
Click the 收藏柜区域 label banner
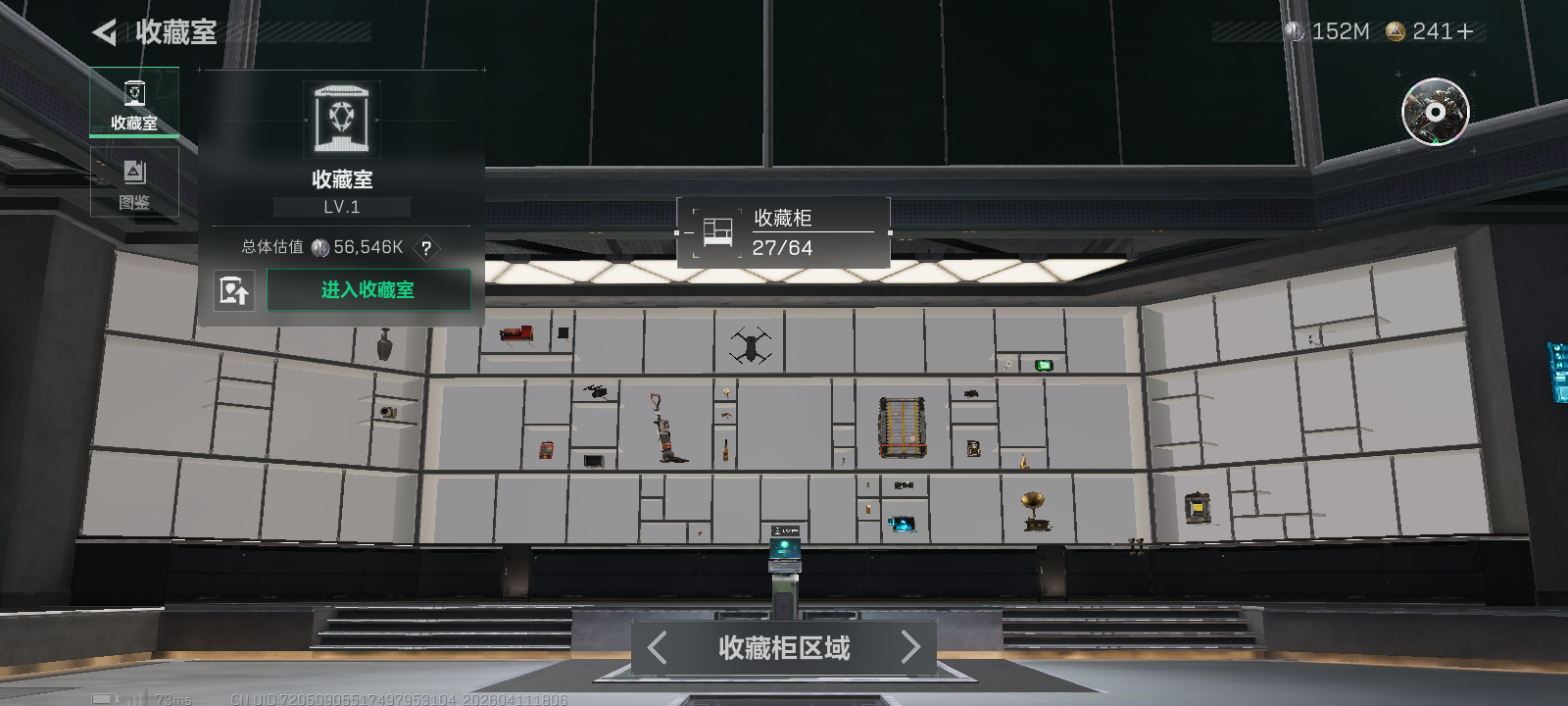(x=782, y=648)
